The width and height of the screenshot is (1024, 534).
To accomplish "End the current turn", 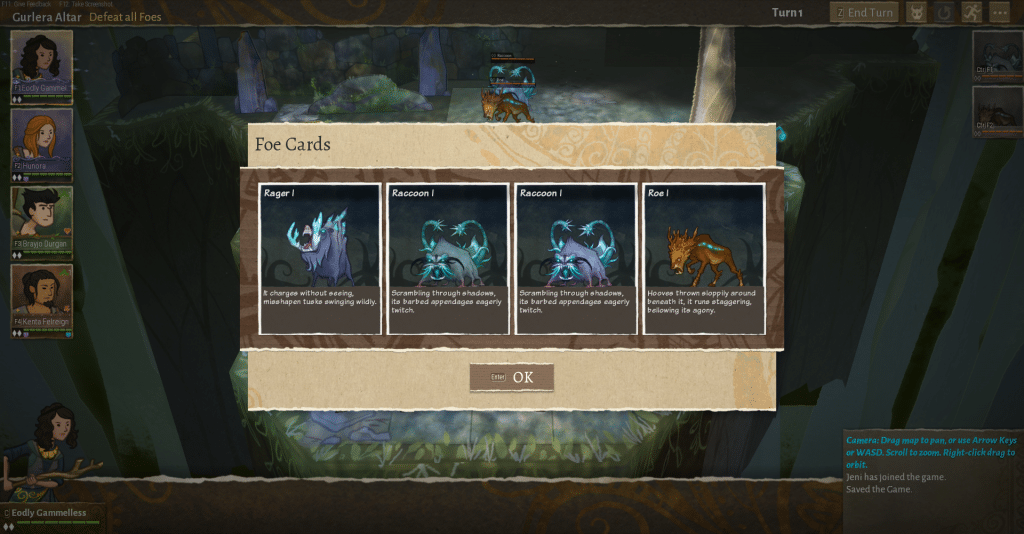I will [x=863, y=13].
